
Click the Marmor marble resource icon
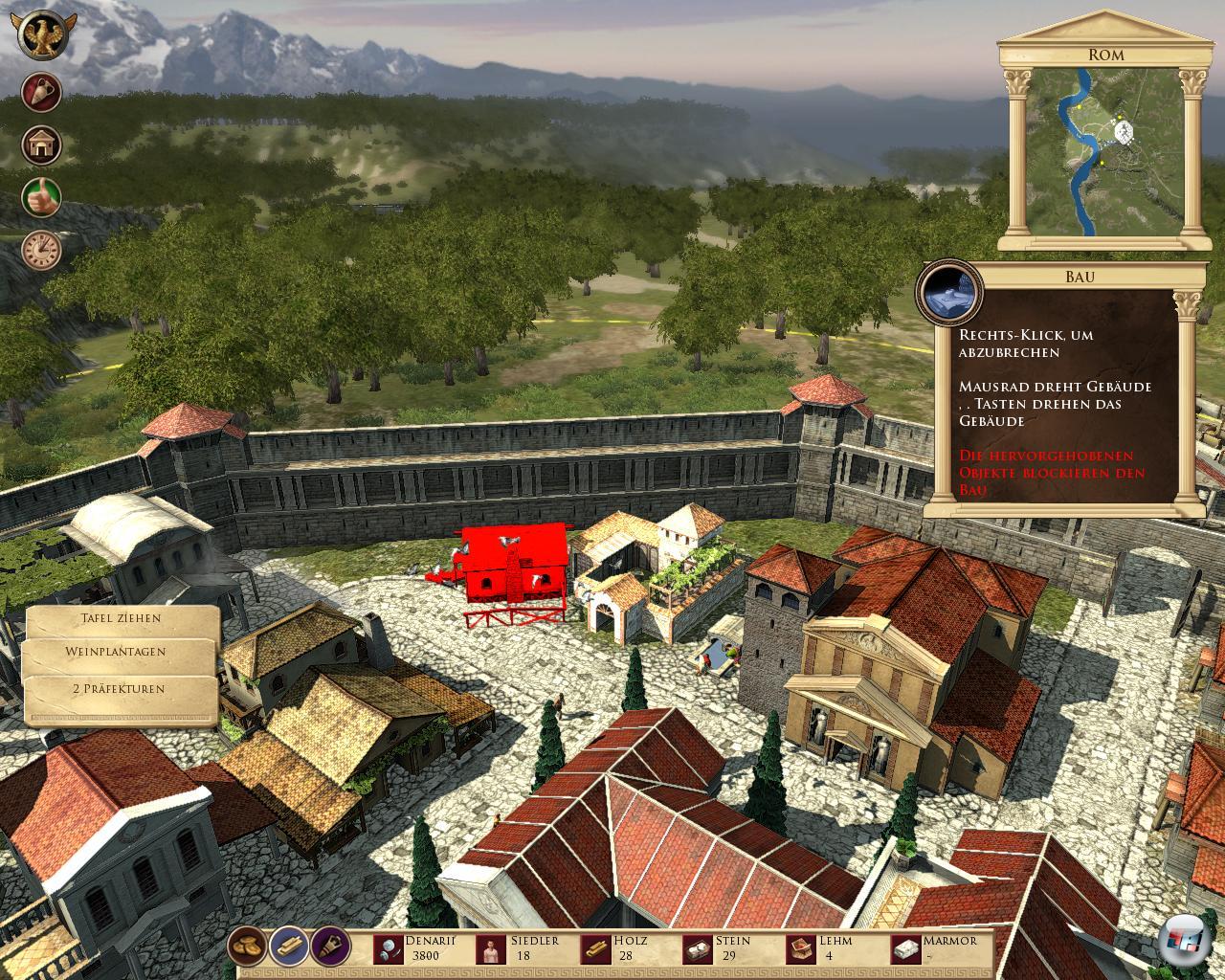[x=905, y=948]
